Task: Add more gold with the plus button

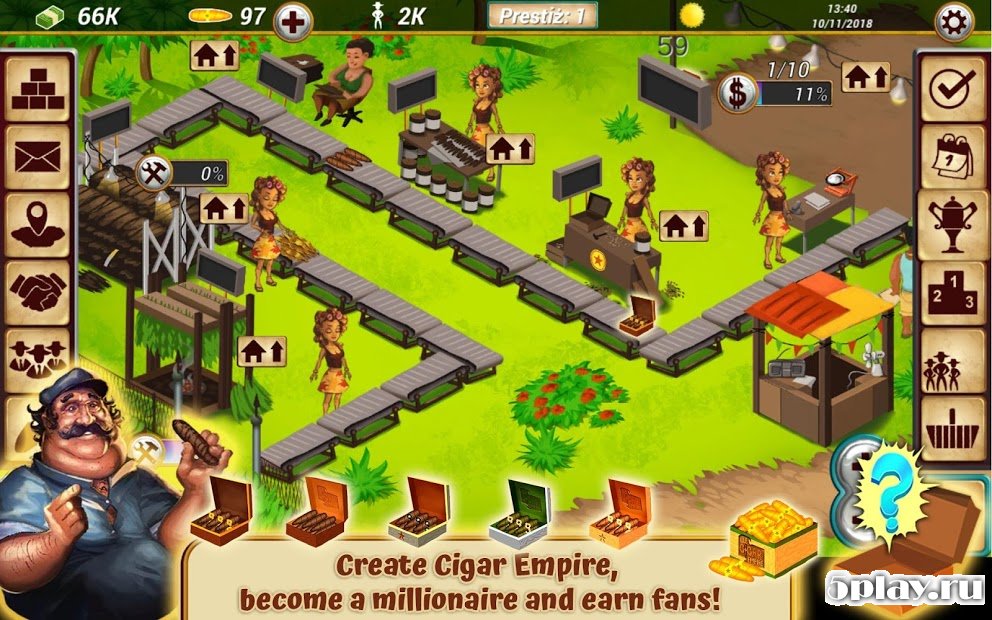Action: click(x=292, y=21)
